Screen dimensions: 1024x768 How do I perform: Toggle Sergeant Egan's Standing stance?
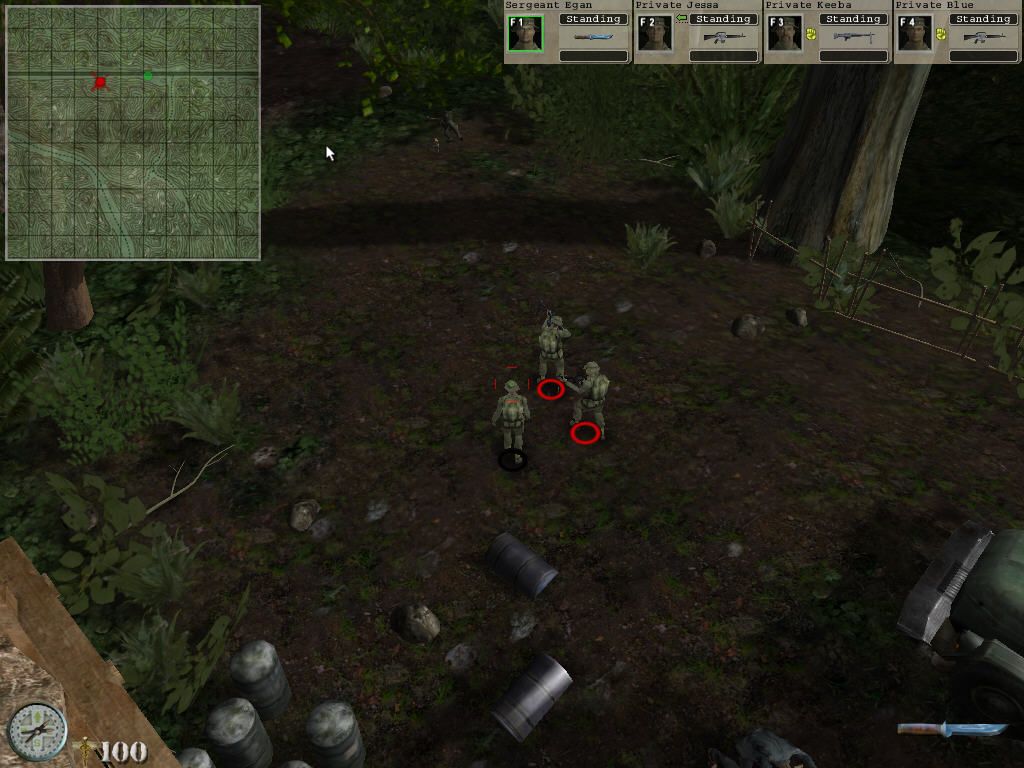click(594, 19)
